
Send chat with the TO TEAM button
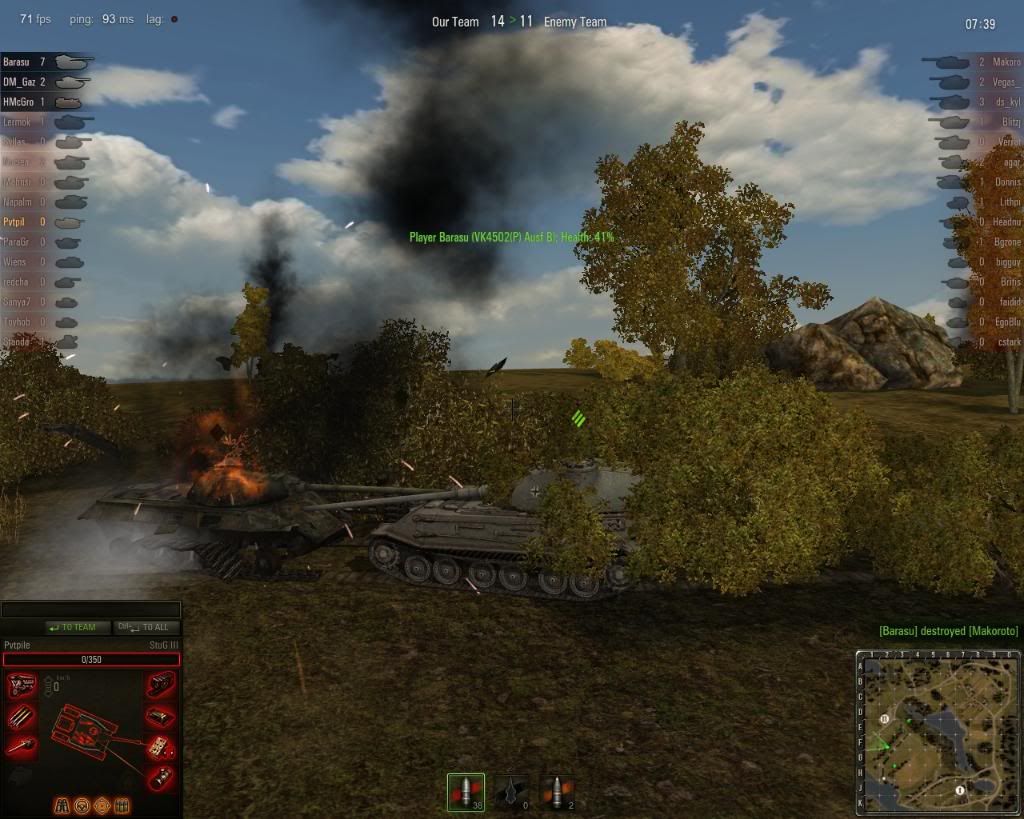click(x=72, y=627)
